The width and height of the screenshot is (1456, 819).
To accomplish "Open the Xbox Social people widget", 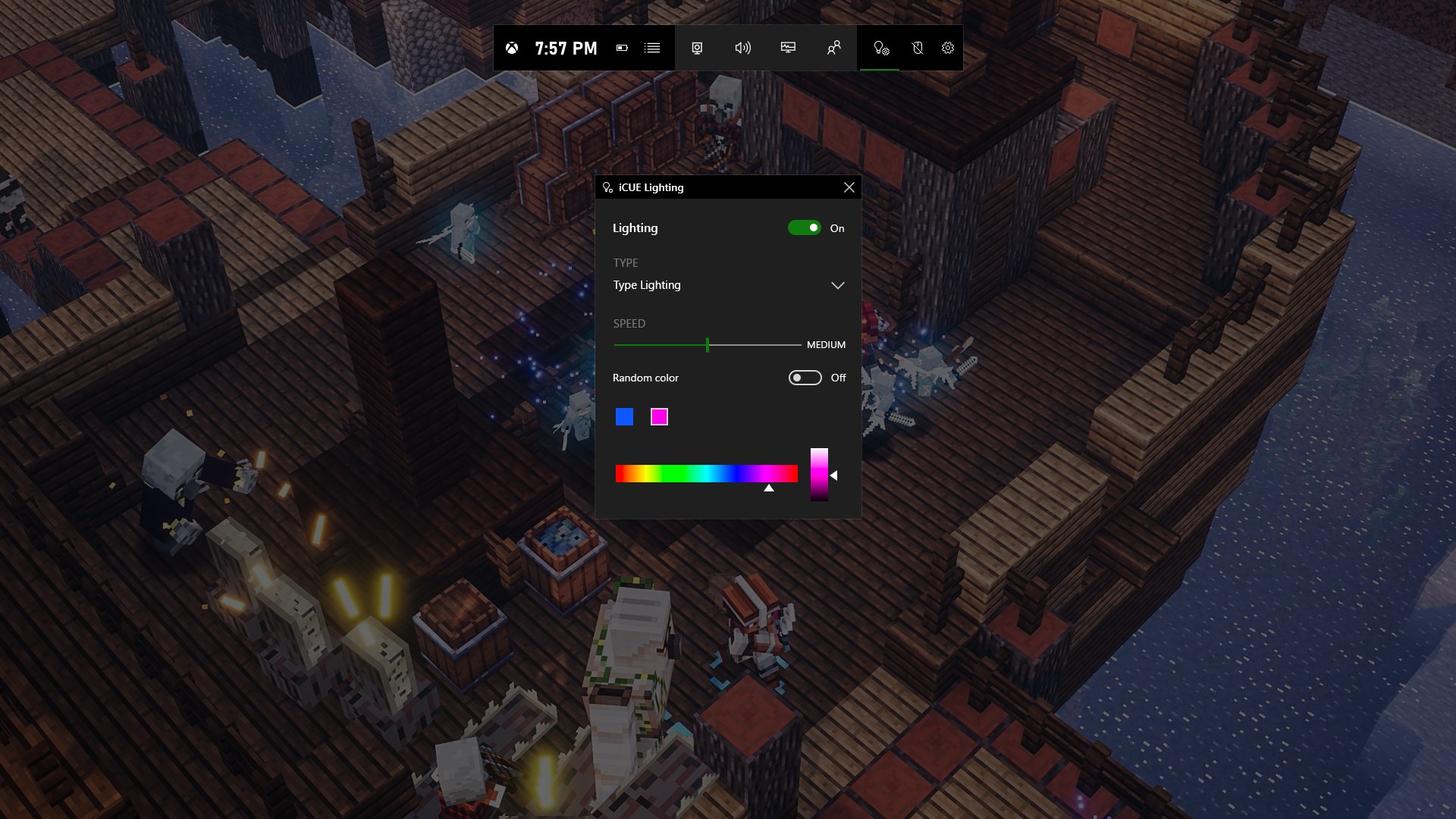I will click(833, 48).
